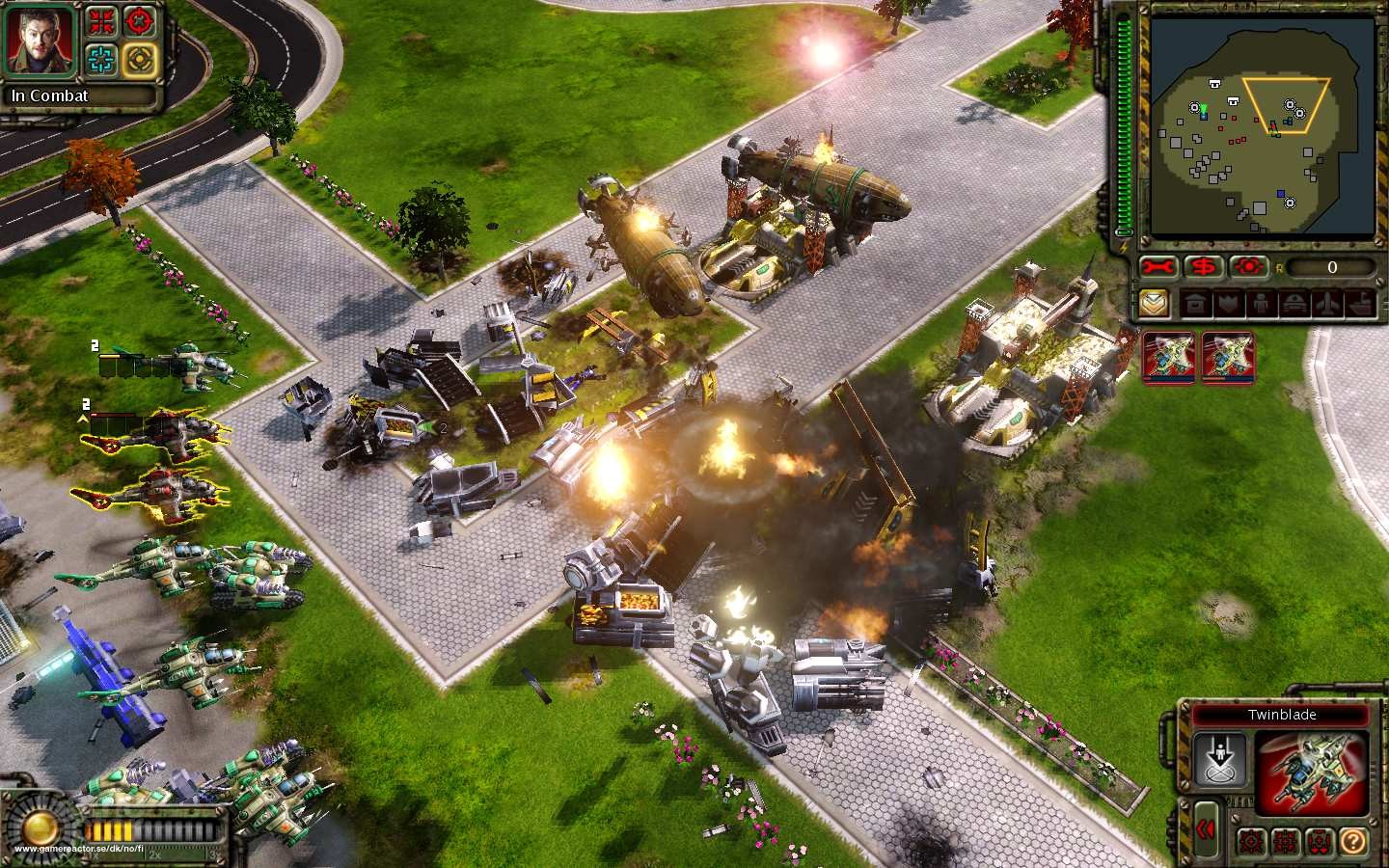Click the resource counter showing 0
This screenshot has height=868, width=1389.
coord(1331,268)
